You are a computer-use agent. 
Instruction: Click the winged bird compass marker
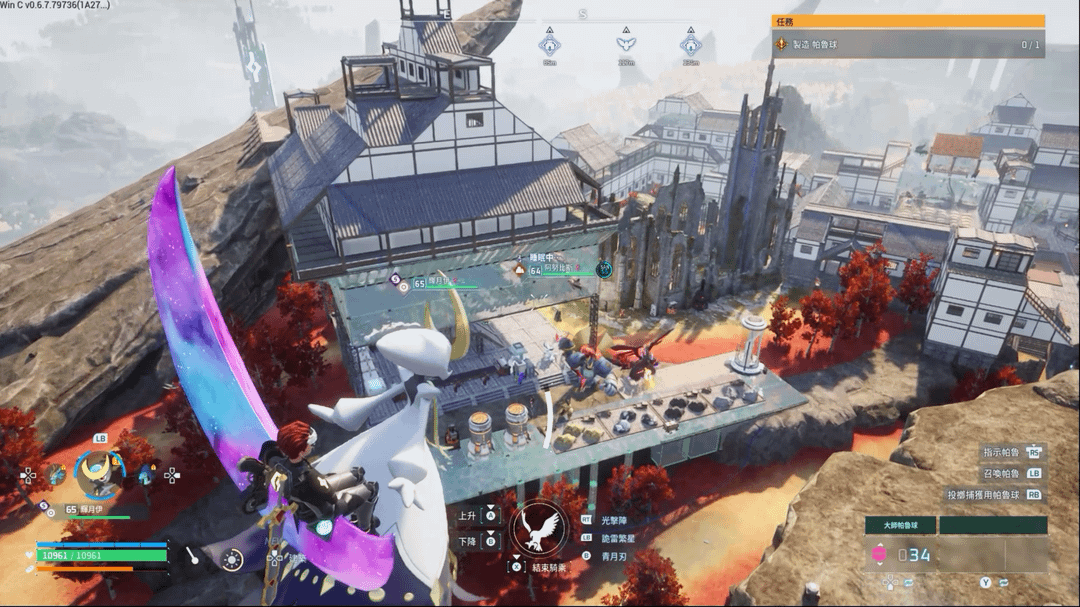coord(626,45)
